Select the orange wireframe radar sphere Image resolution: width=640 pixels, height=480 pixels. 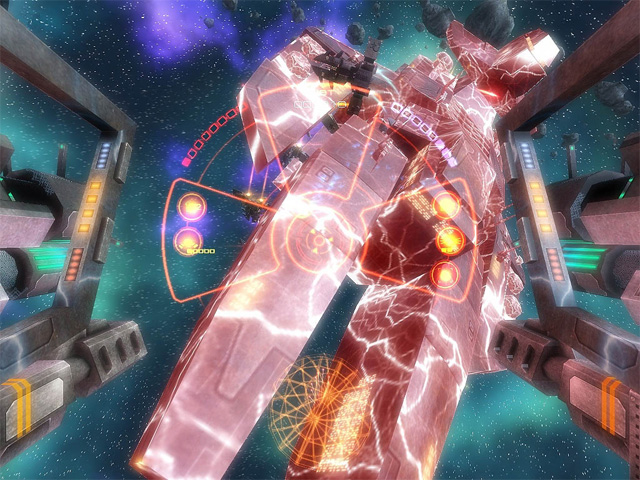(x=319, y=398)
